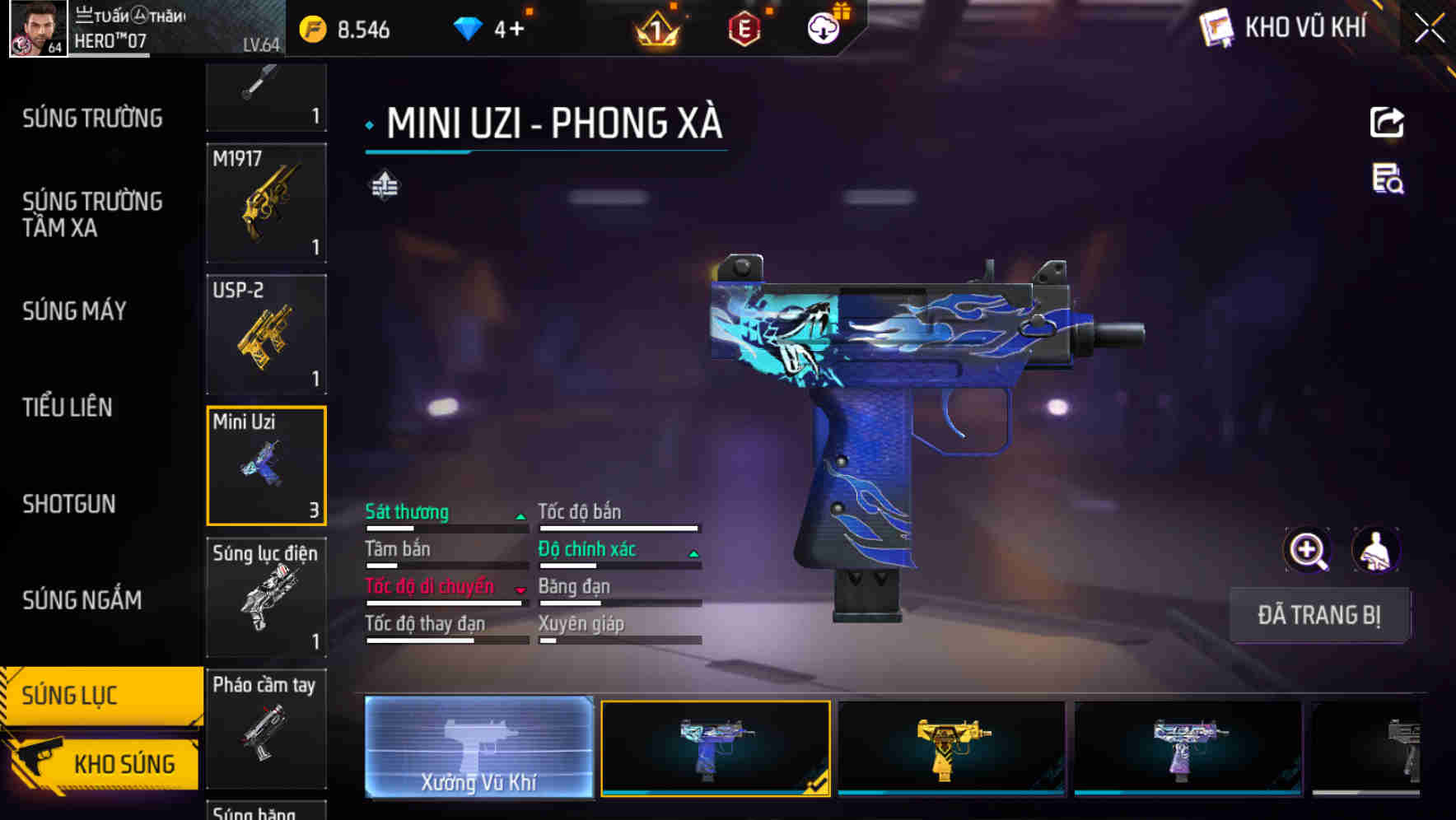Image resolution: width=1456 pixels, height=820 pixels.
Task: Click the Sát thương stat bar
Action: pos(445,517)
